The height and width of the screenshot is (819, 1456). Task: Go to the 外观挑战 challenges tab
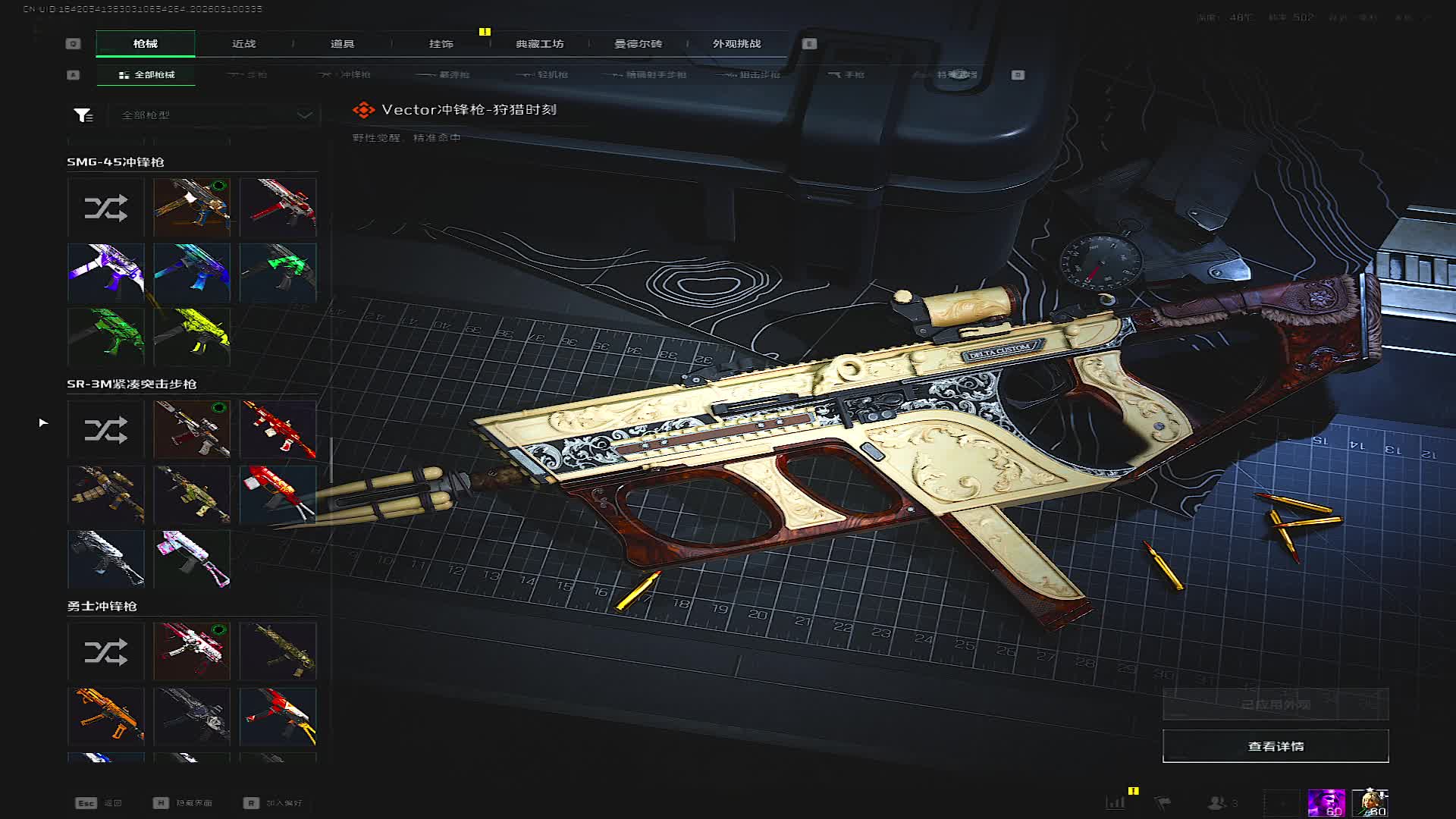pos(736,44)
